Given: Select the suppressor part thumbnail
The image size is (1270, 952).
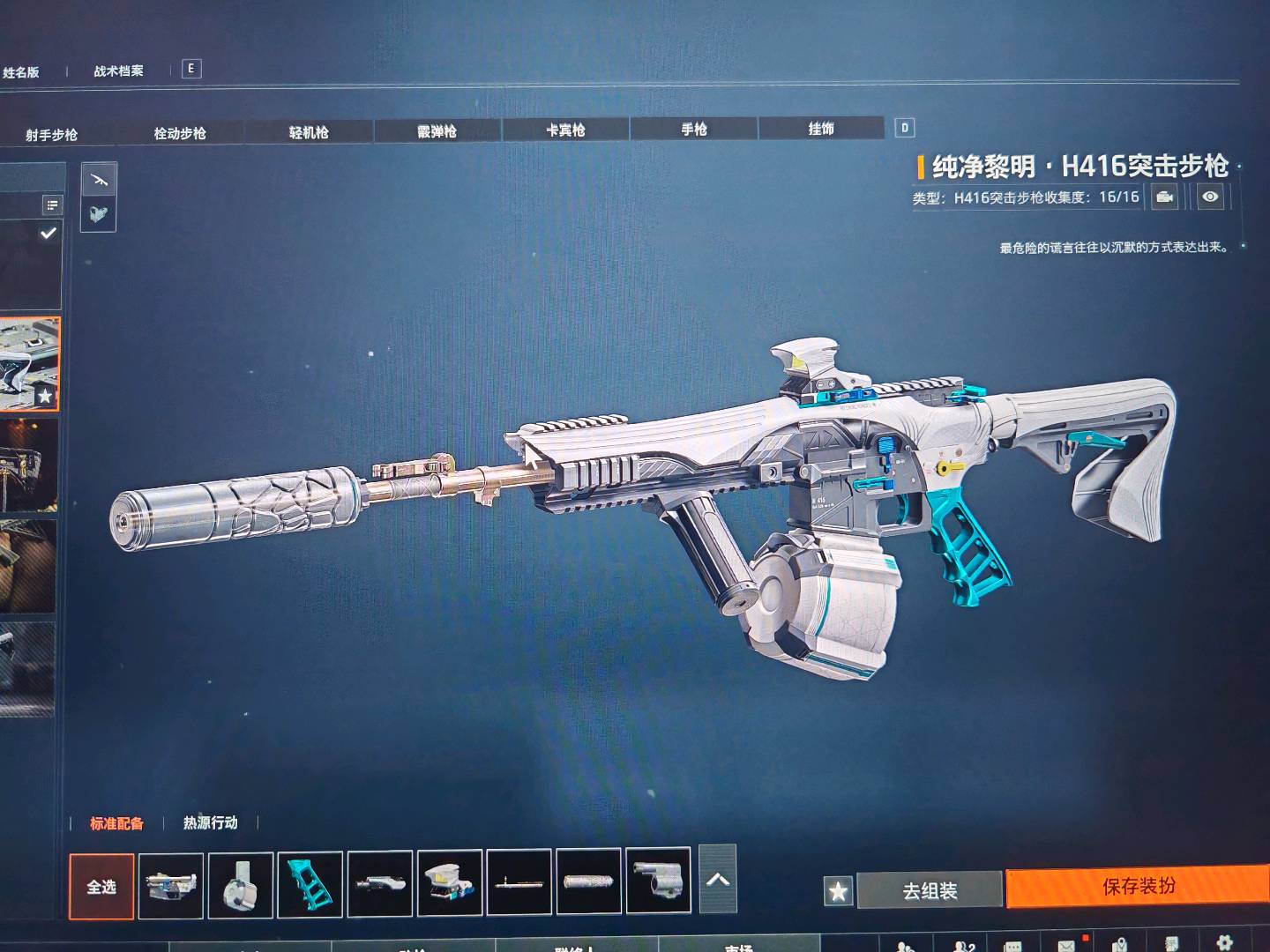Looking at the screenshot, I should point(589,881).
